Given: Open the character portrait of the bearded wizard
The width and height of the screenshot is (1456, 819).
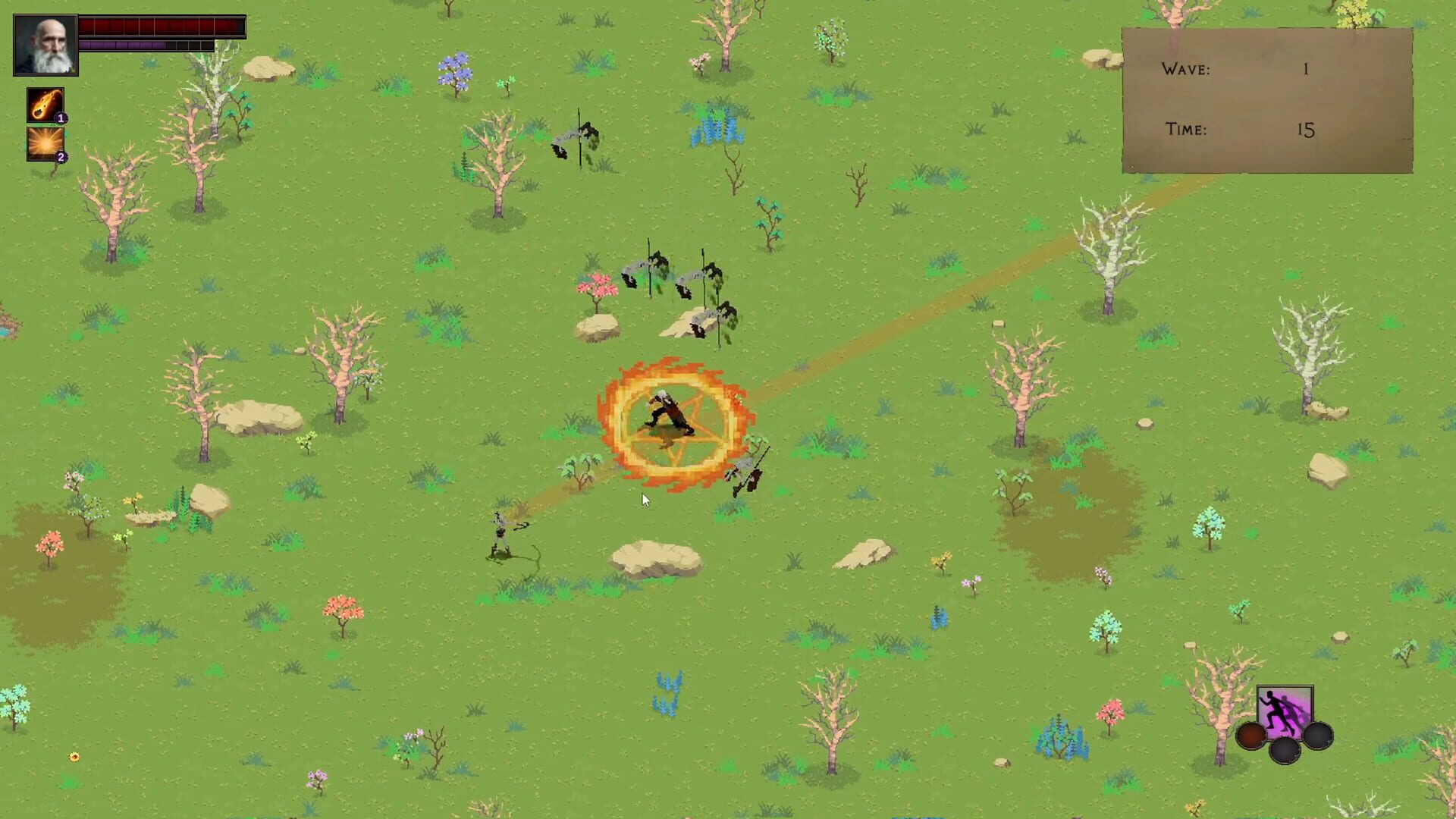Looking at the screenshot, I should coord(44,43).
